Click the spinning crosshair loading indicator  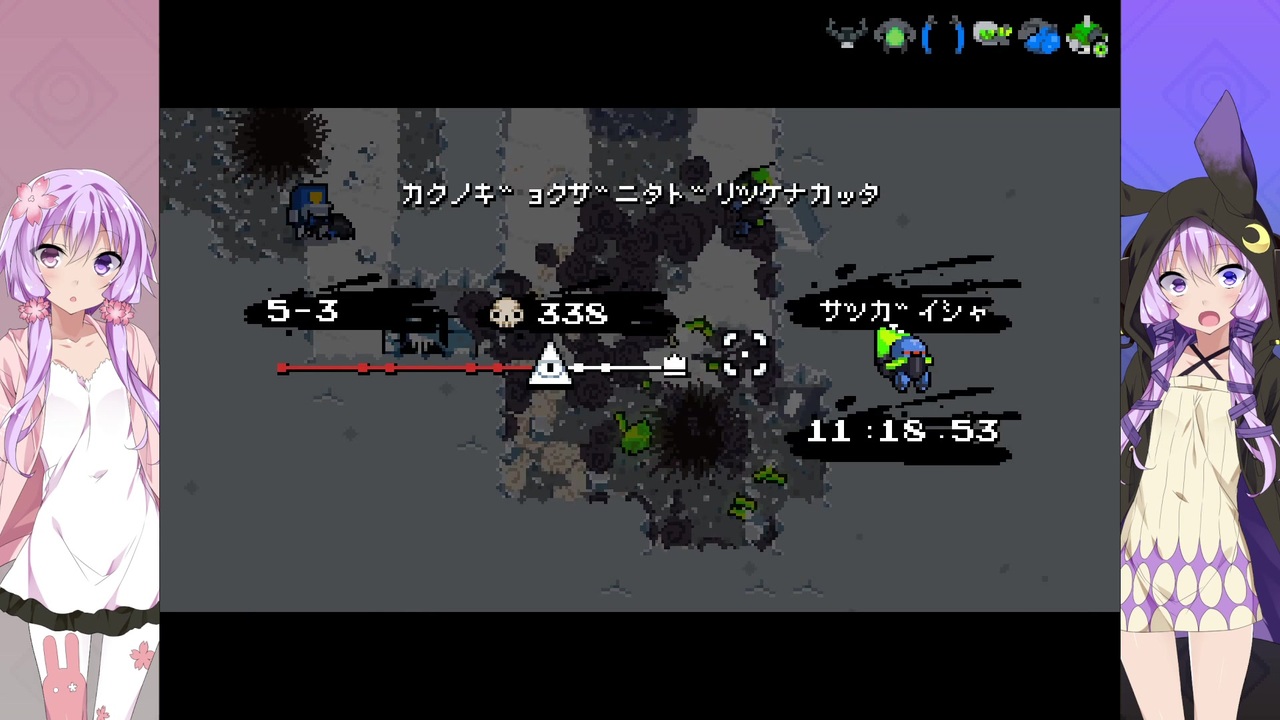[x=743, y=355]
